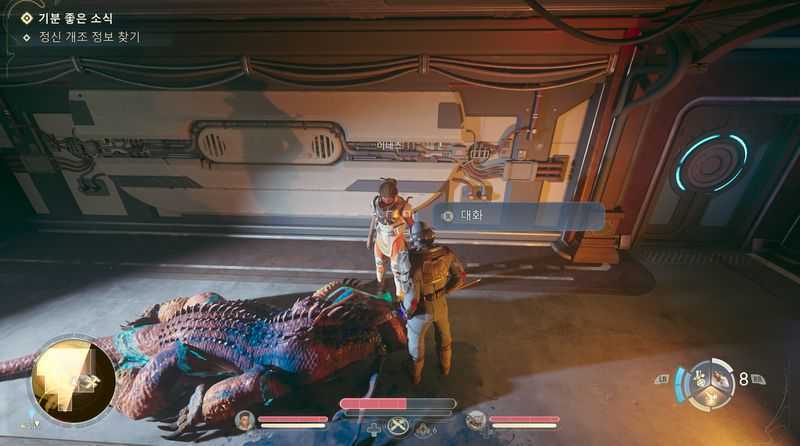This screenshot has height=446, width=800.
Task: Choose the top-right segment of the ability wheel
Action: (x=723, y=374)
